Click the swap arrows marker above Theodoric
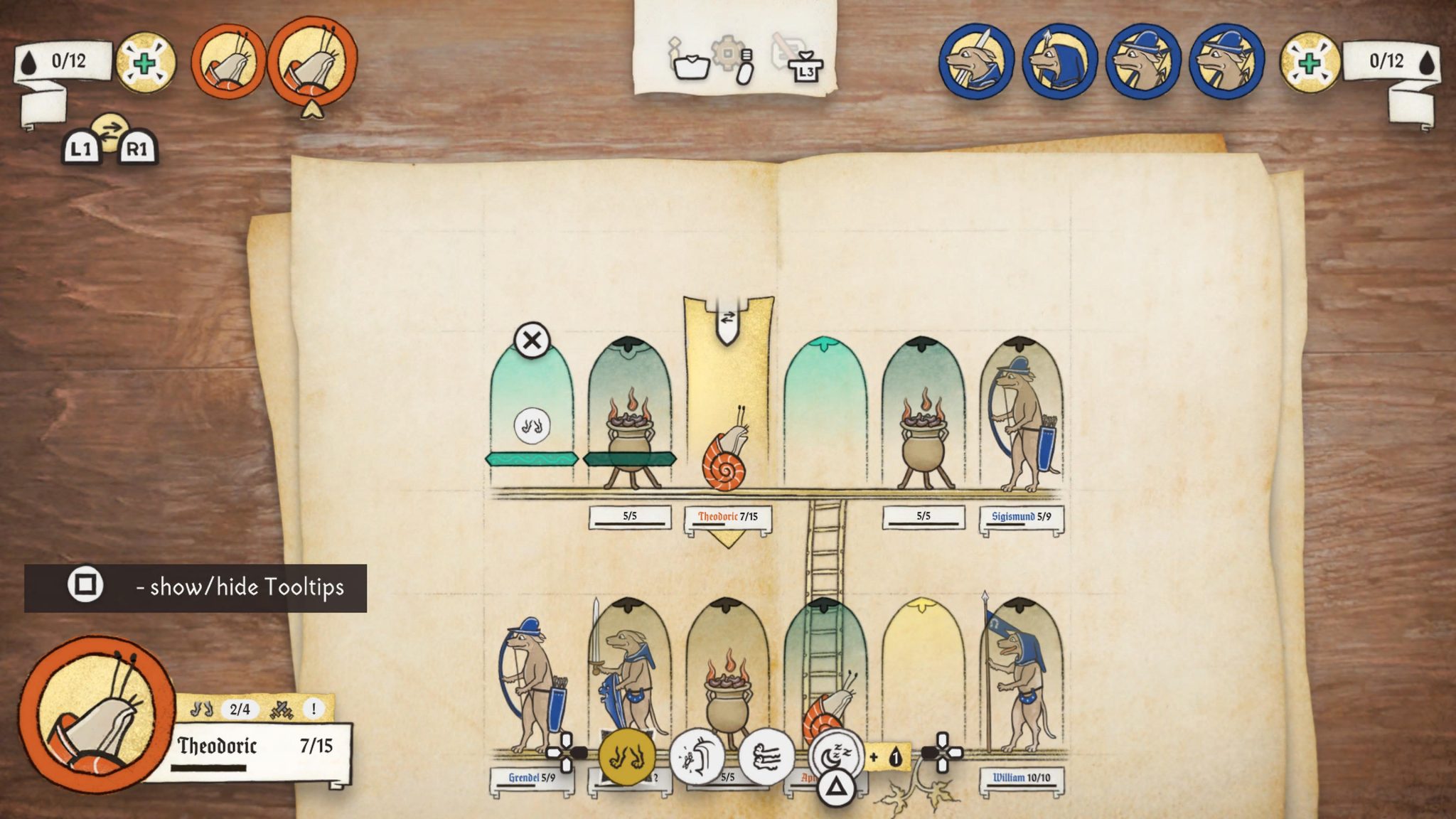Image resolution: width=1456 pixels, height=819 pixels. click(727, 318)
